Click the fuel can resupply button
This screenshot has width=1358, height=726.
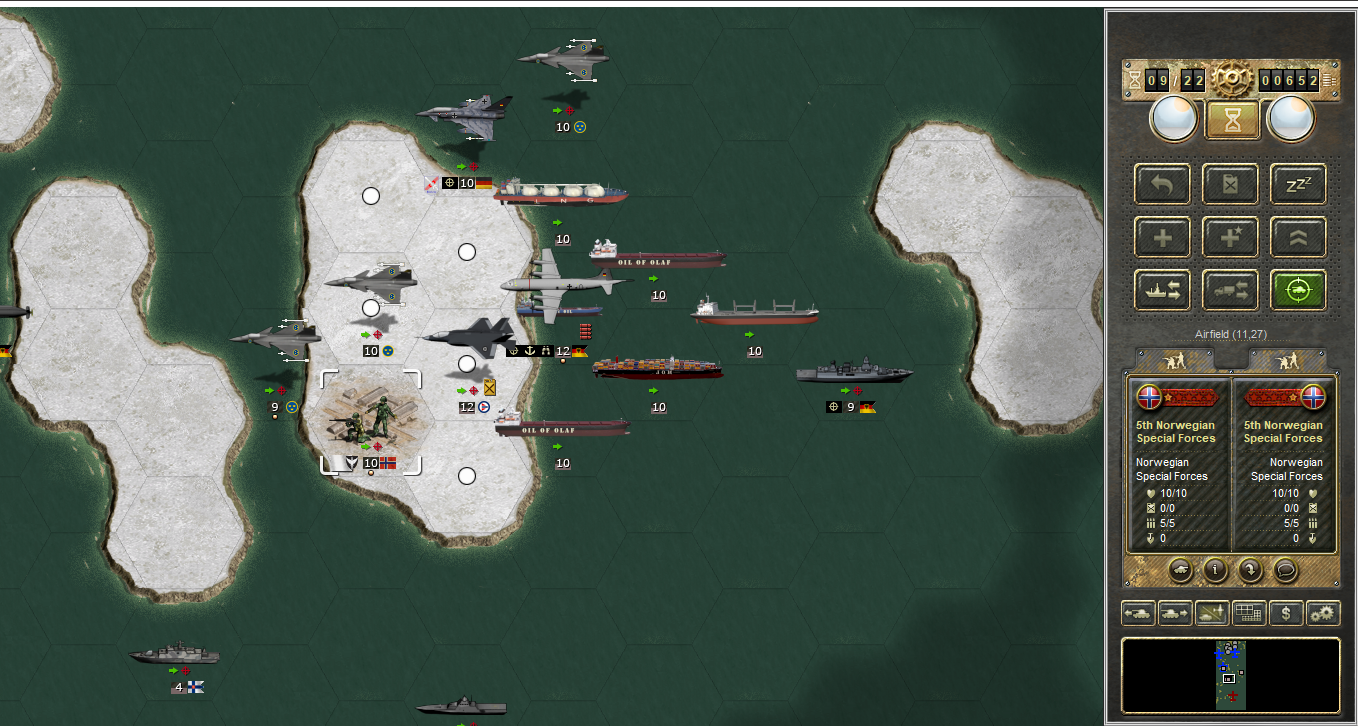click(x=1231, y=184)
